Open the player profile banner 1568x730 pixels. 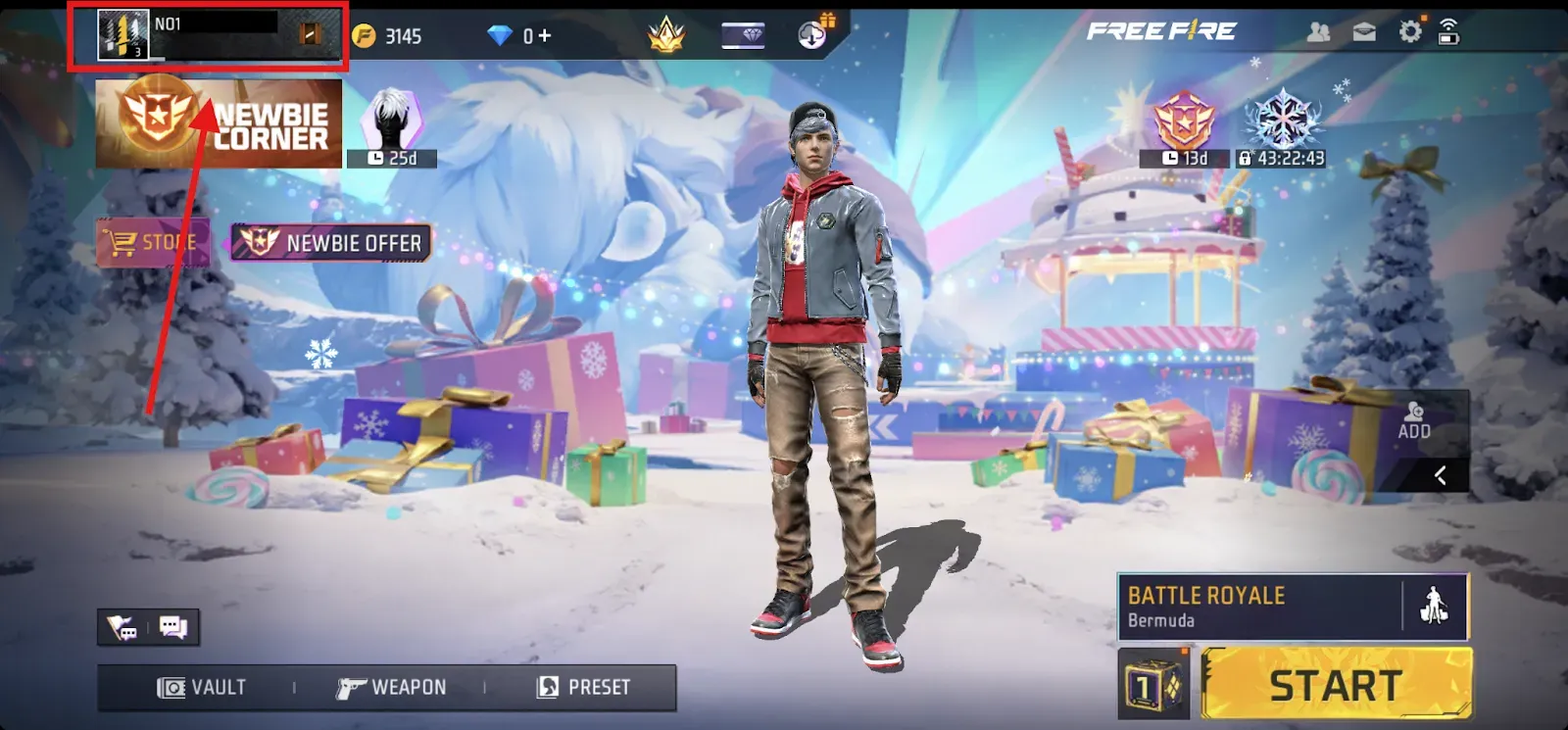pyautogui.click(x=208, y=37)
